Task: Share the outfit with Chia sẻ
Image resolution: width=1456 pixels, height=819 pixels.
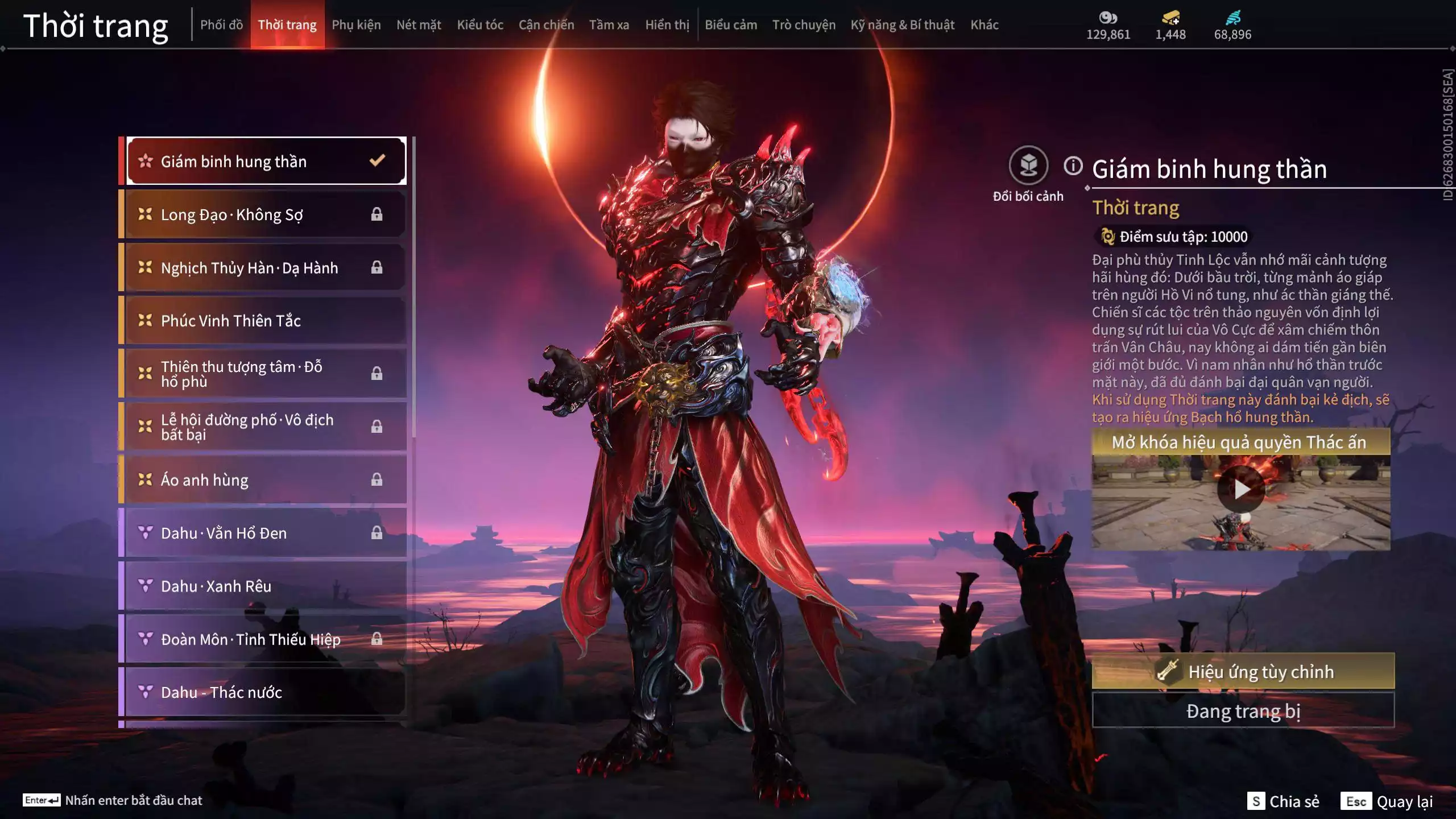Action: pyautogui.click(x=1284, y=801)
